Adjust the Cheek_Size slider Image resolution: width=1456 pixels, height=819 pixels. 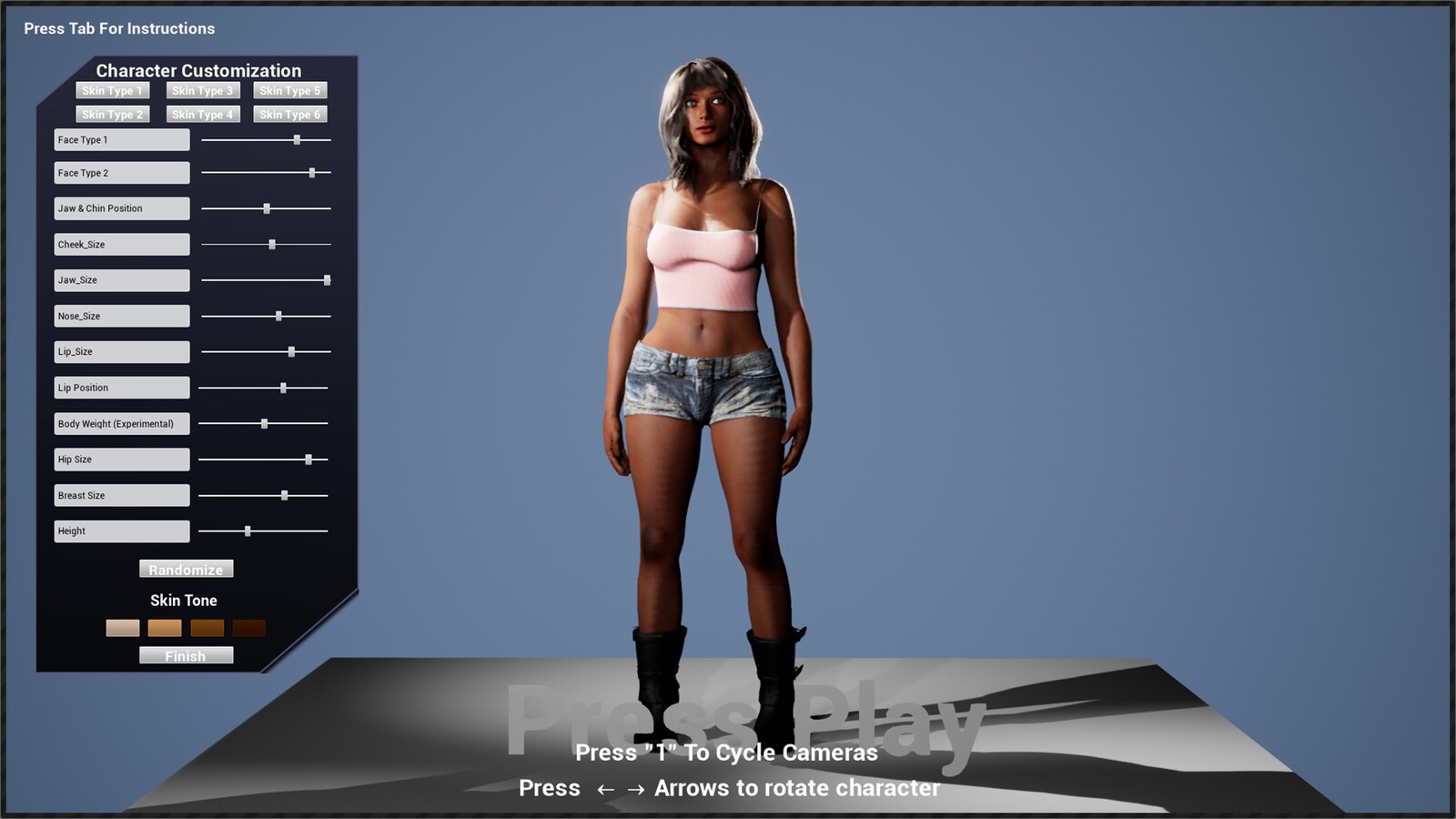tap(272, 244)
